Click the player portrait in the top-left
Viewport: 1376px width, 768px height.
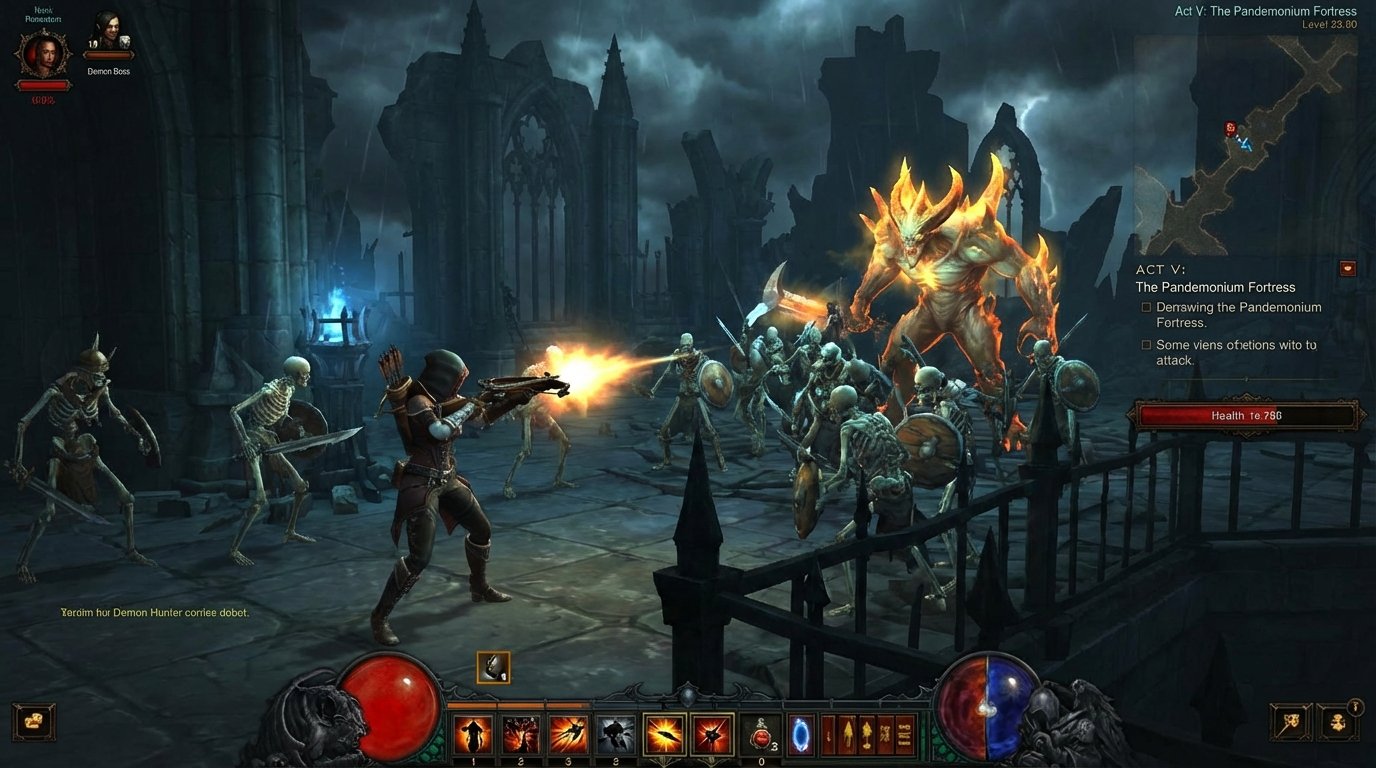pos(42,55)
